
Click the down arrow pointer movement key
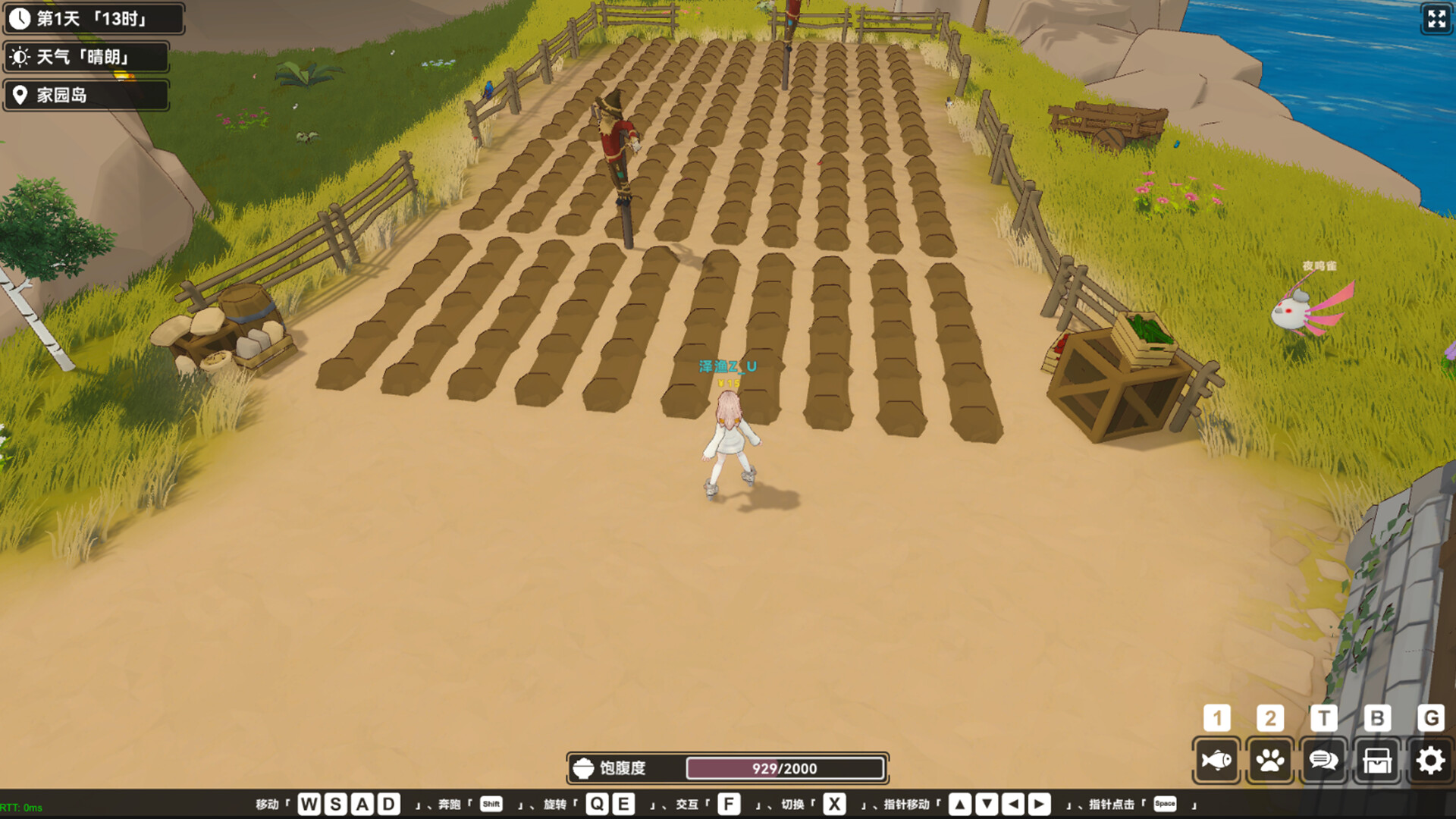[985, 805]
